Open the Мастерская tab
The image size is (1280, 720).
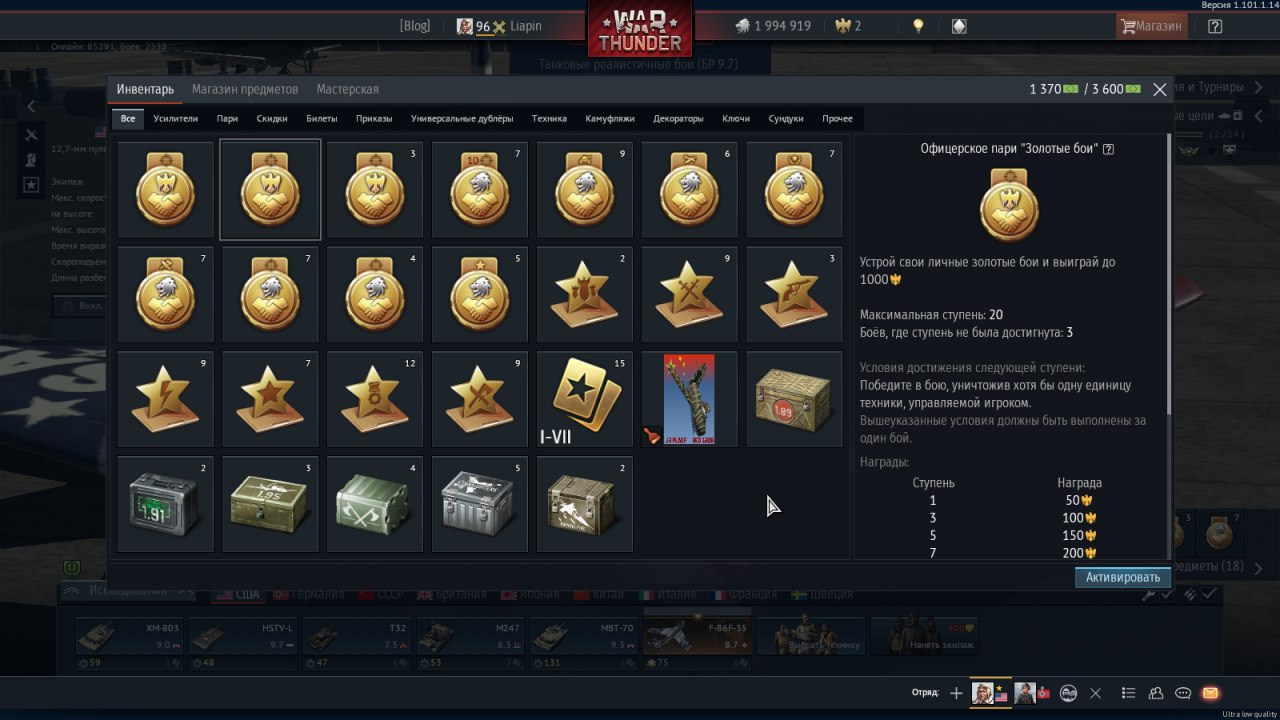[347, 89]
